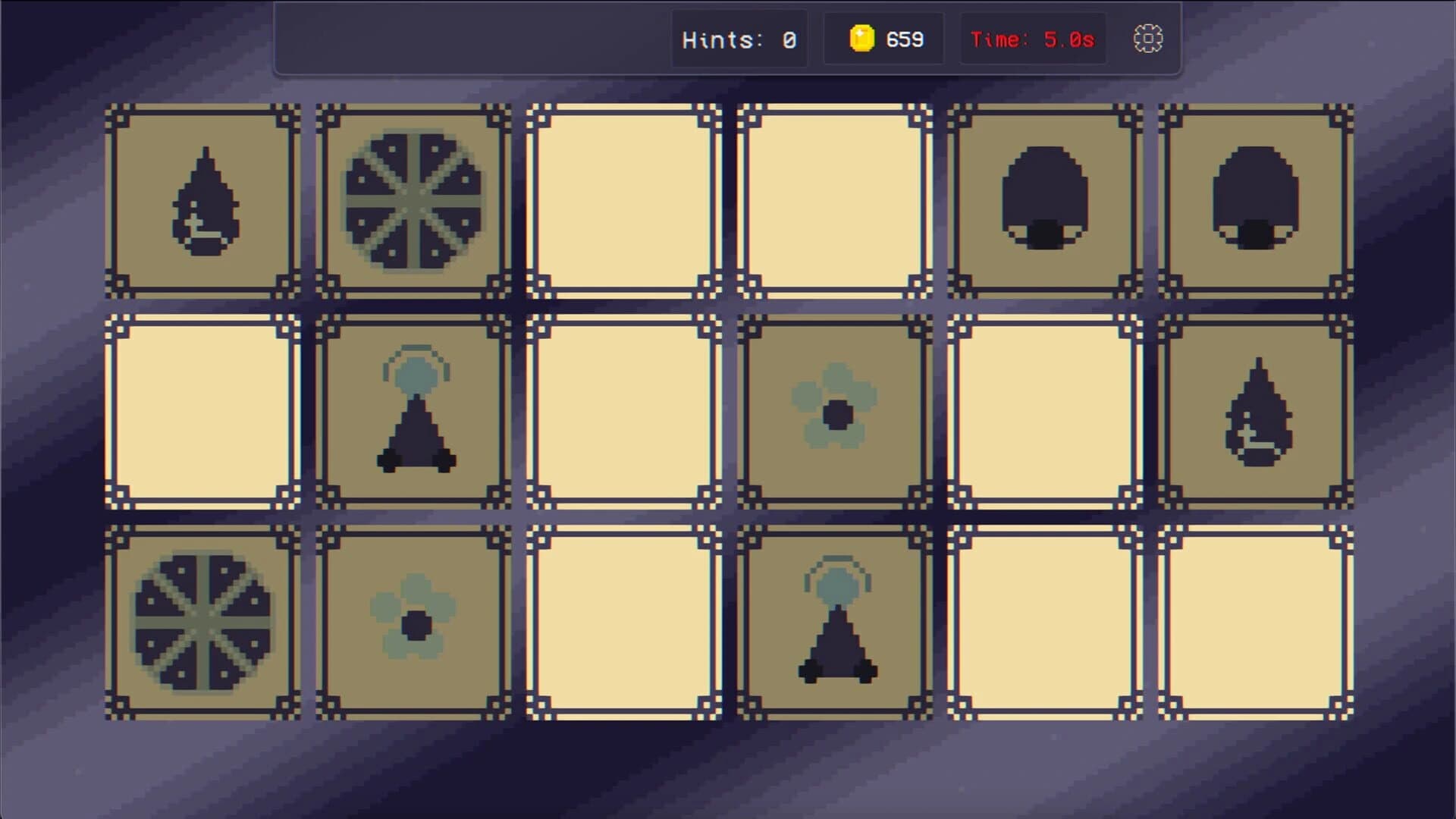Click the red Time display showing 5.0s
The width and height of the screenshot is (1456, 819).
1033,39
